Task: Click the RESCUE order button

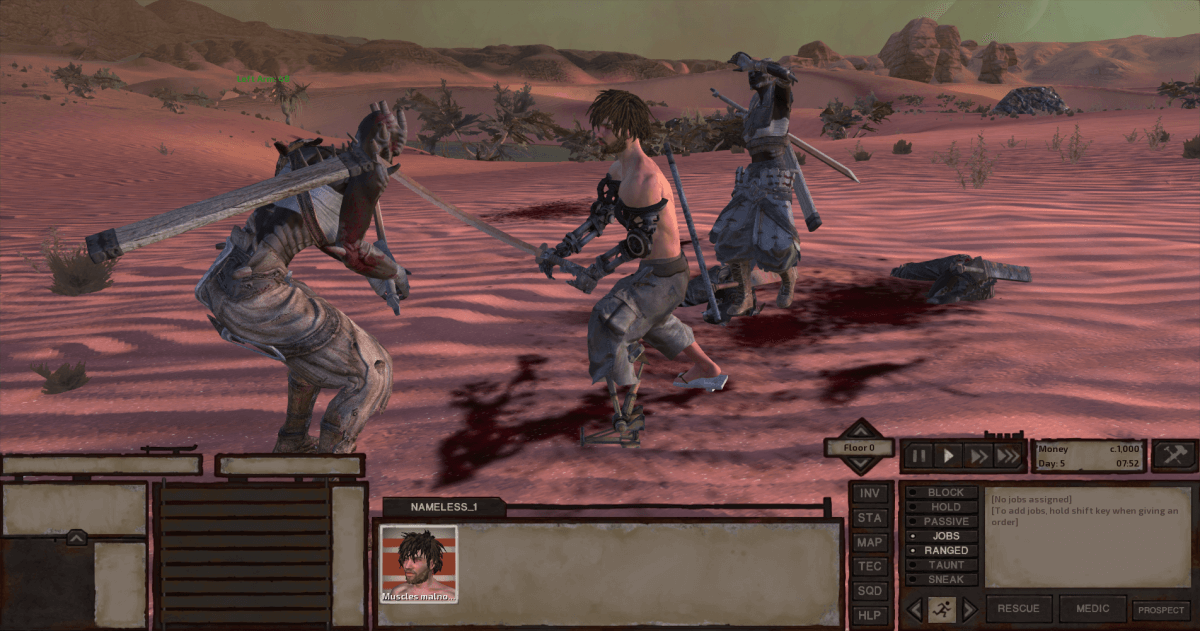Action: pyautogui.click(x=1019, y=609)
